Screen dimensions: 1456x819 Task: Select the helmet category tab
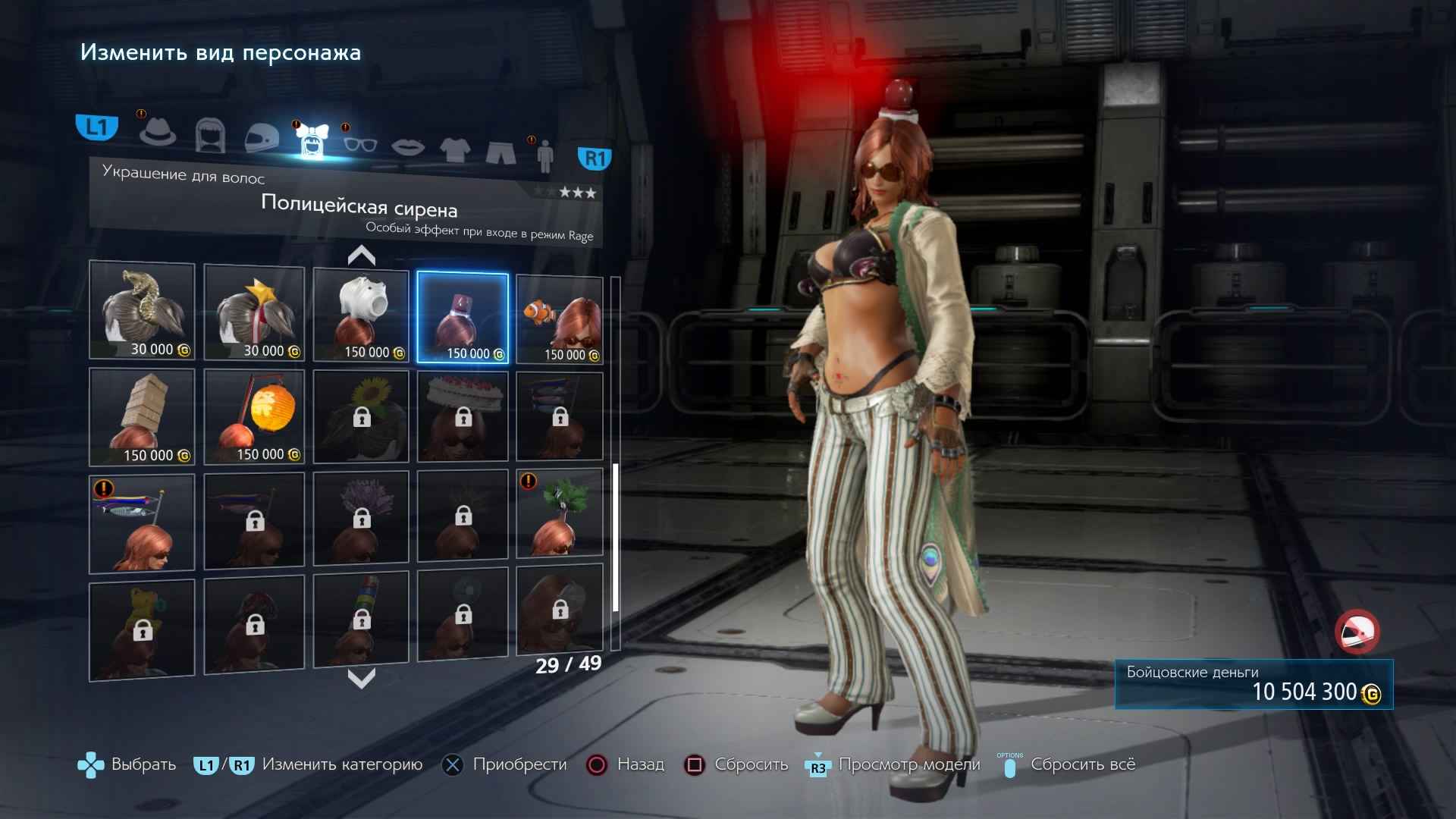262,140
